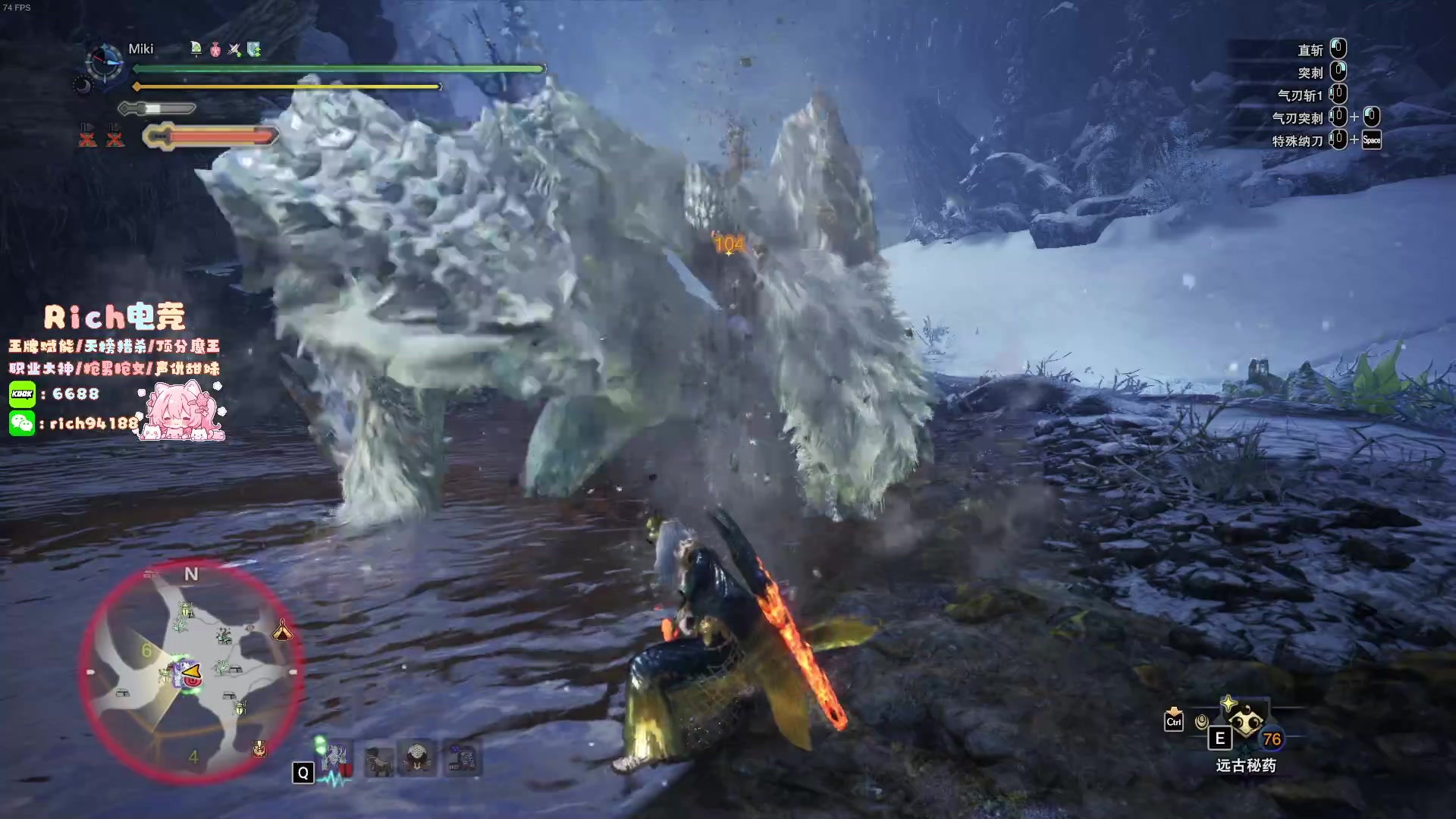The height and width of the screenshot is (819, 1456).
Task: Click the shield defense-up buff icon
Action: 254,49
